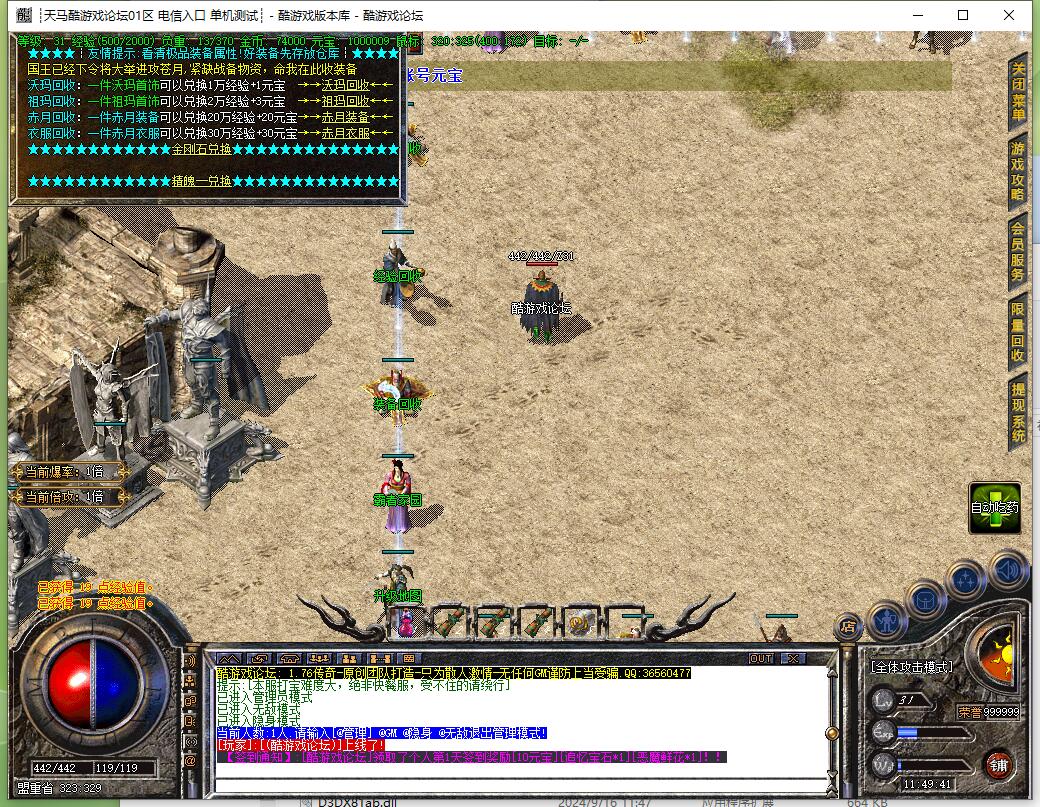Open the 祖玛回收 exchange link

(x=345, y=101)
